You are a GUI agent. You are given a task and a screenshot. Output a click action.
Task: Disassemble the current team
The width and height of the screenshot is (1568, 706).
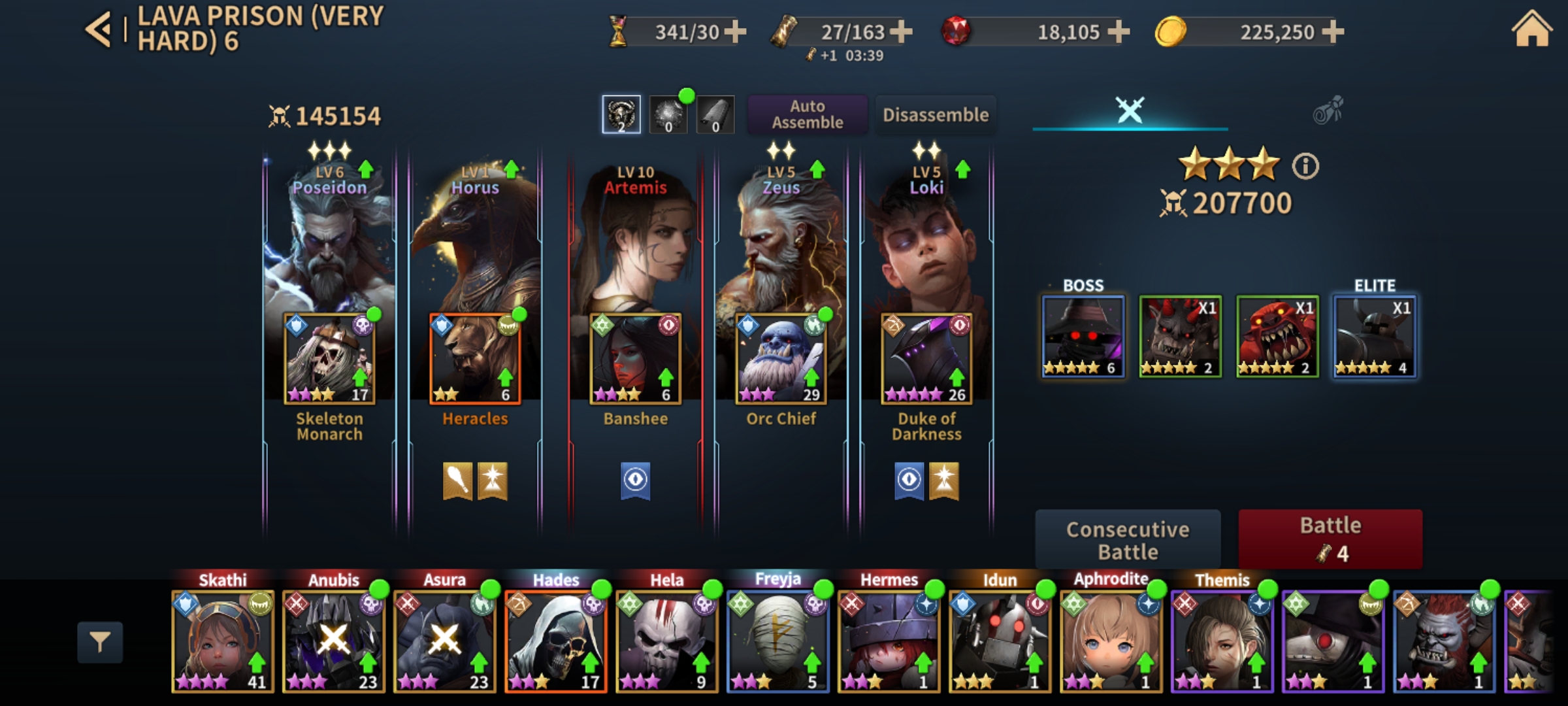tap(936, 114)
